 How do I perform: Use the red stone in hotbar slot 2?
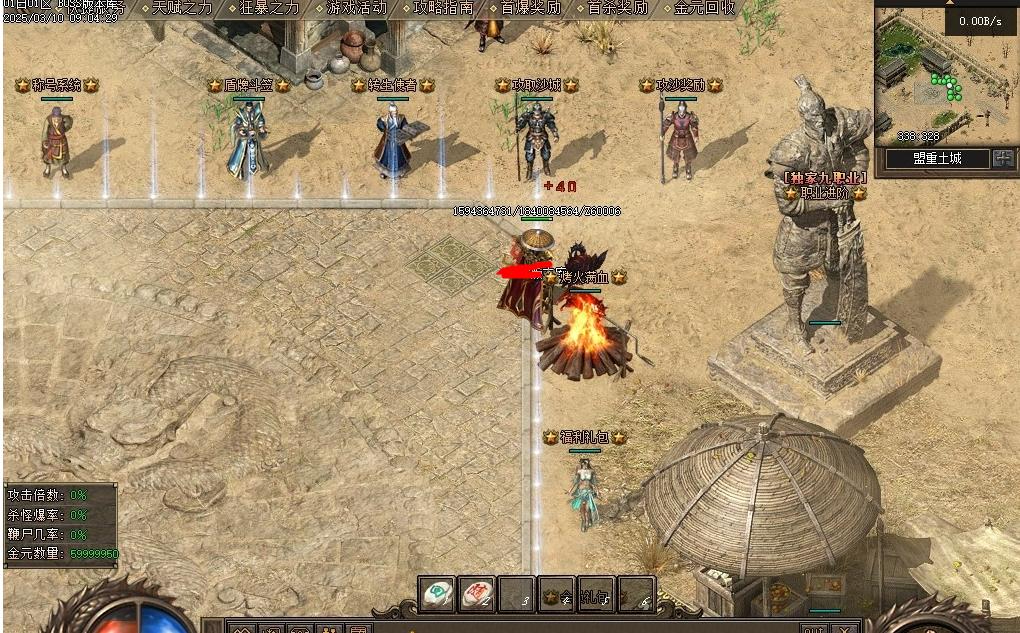477,594
